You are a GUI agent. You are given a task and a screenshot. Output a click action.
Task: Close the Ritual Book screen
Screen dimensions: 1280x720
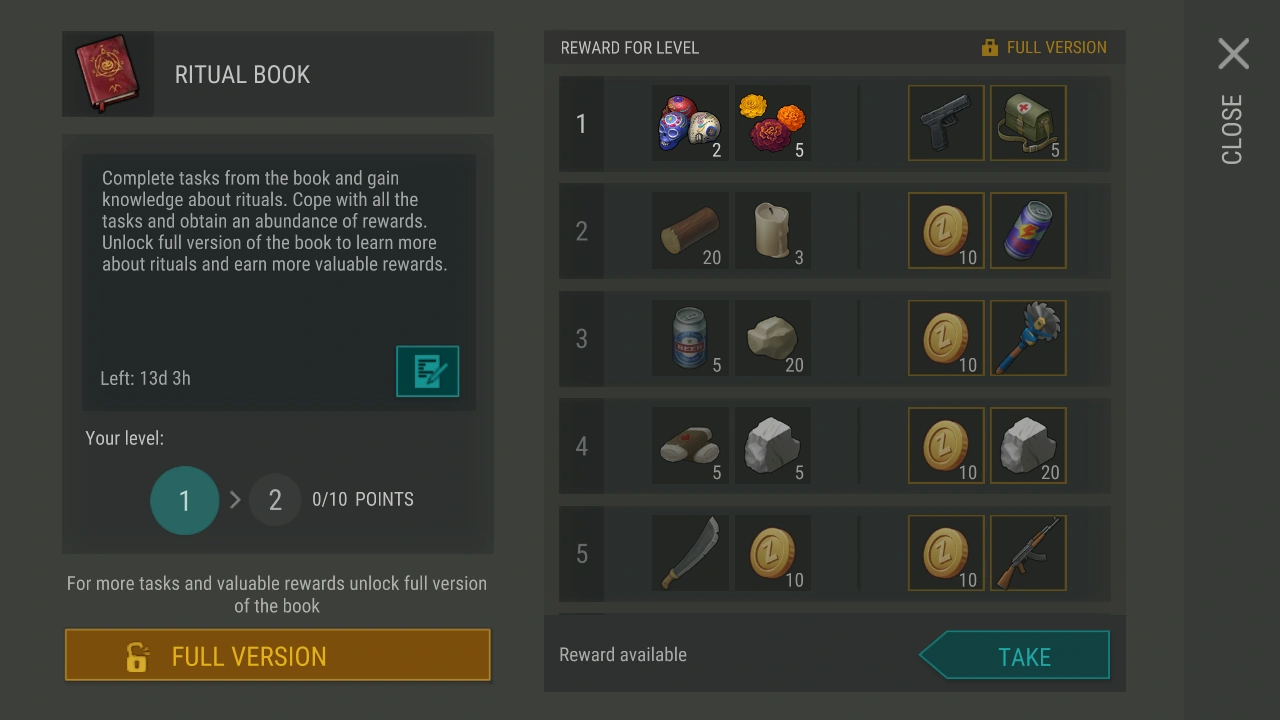tap(1233, 54)
